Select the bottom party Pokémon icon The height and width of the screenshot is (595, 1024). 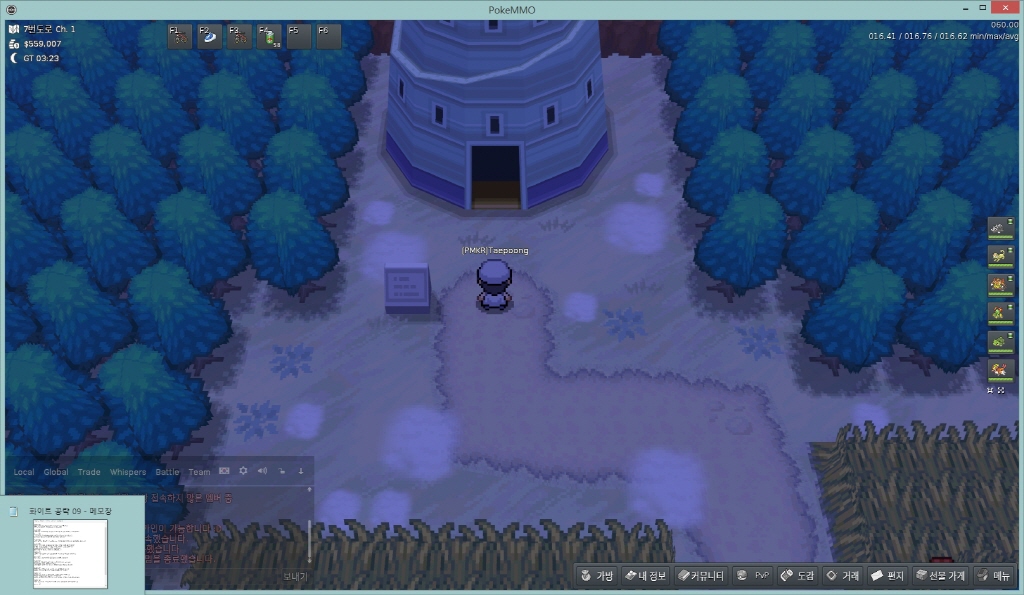coord(1001,369)
